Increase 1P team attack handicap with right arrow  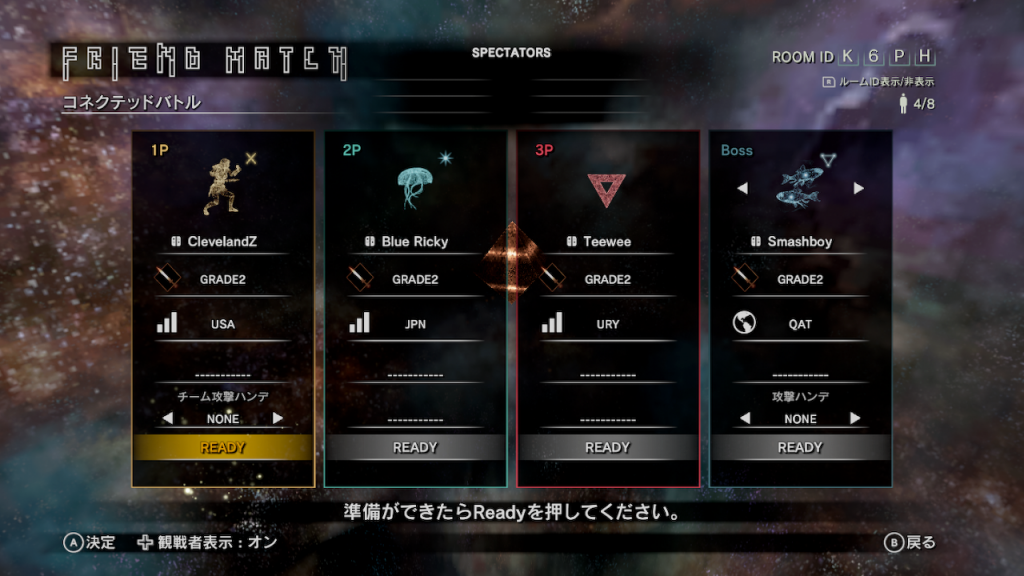point(278,418)
